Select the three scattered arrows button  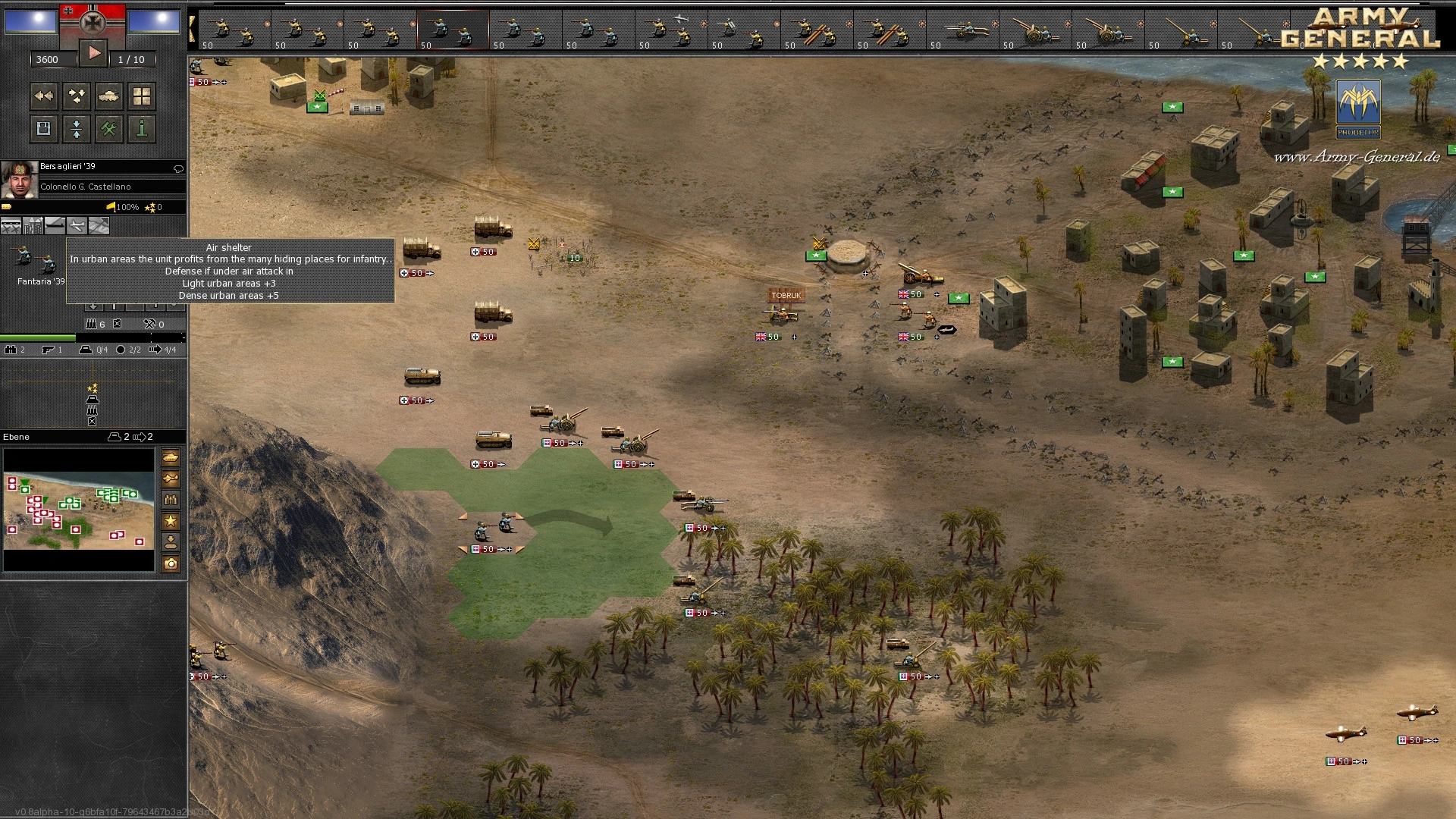coord(77,96)
